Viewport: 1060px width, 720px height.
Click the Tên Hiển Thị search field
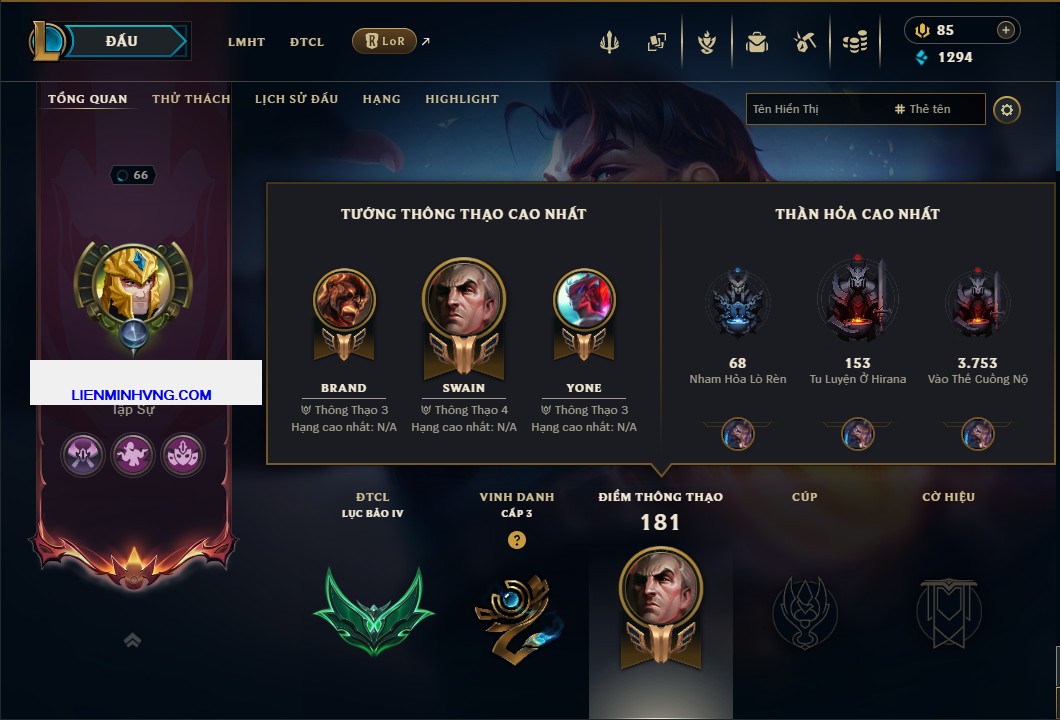coord(815,109)
